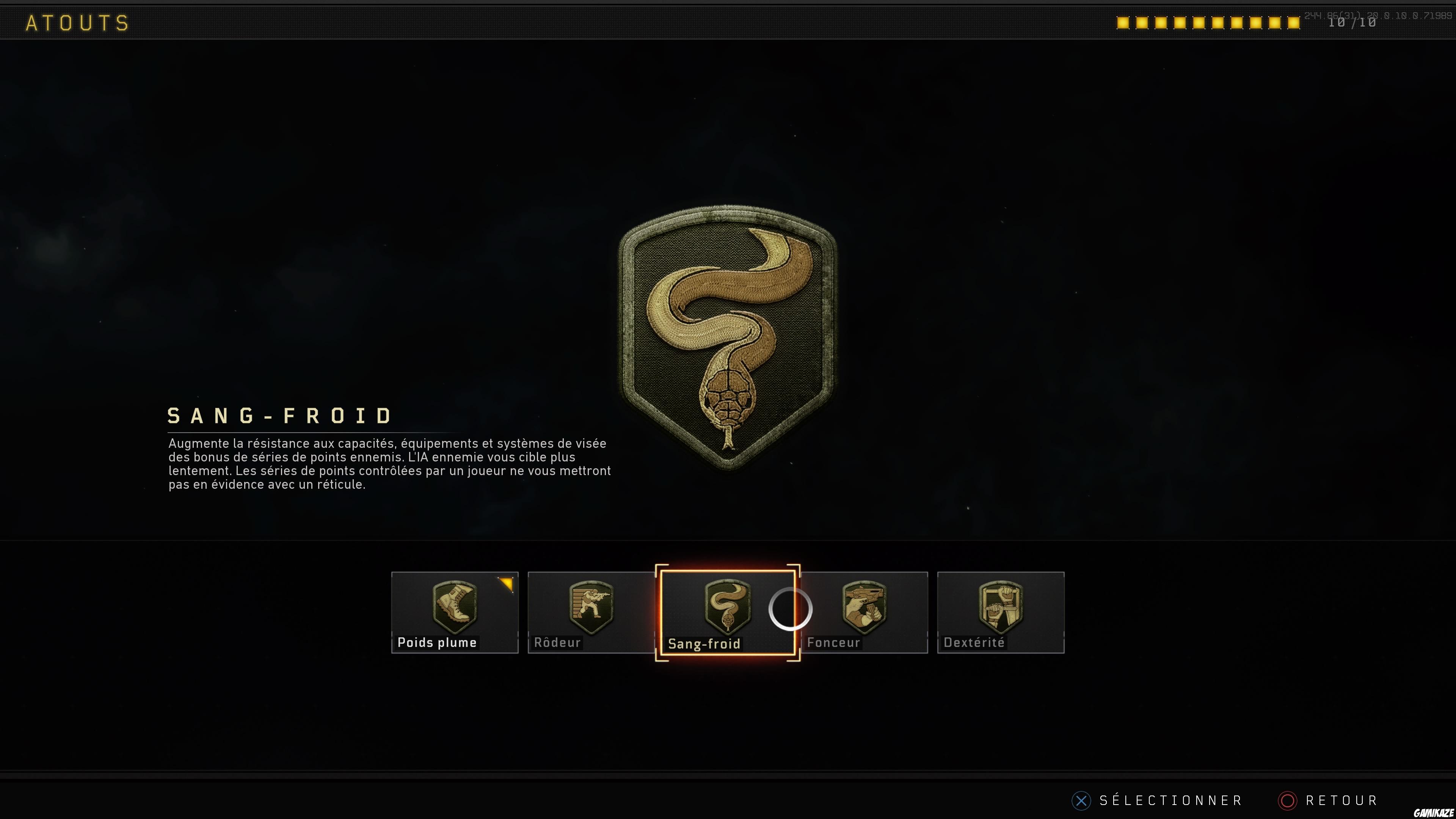Click the SANG-FROID title above its description

[x=279, y=416]
